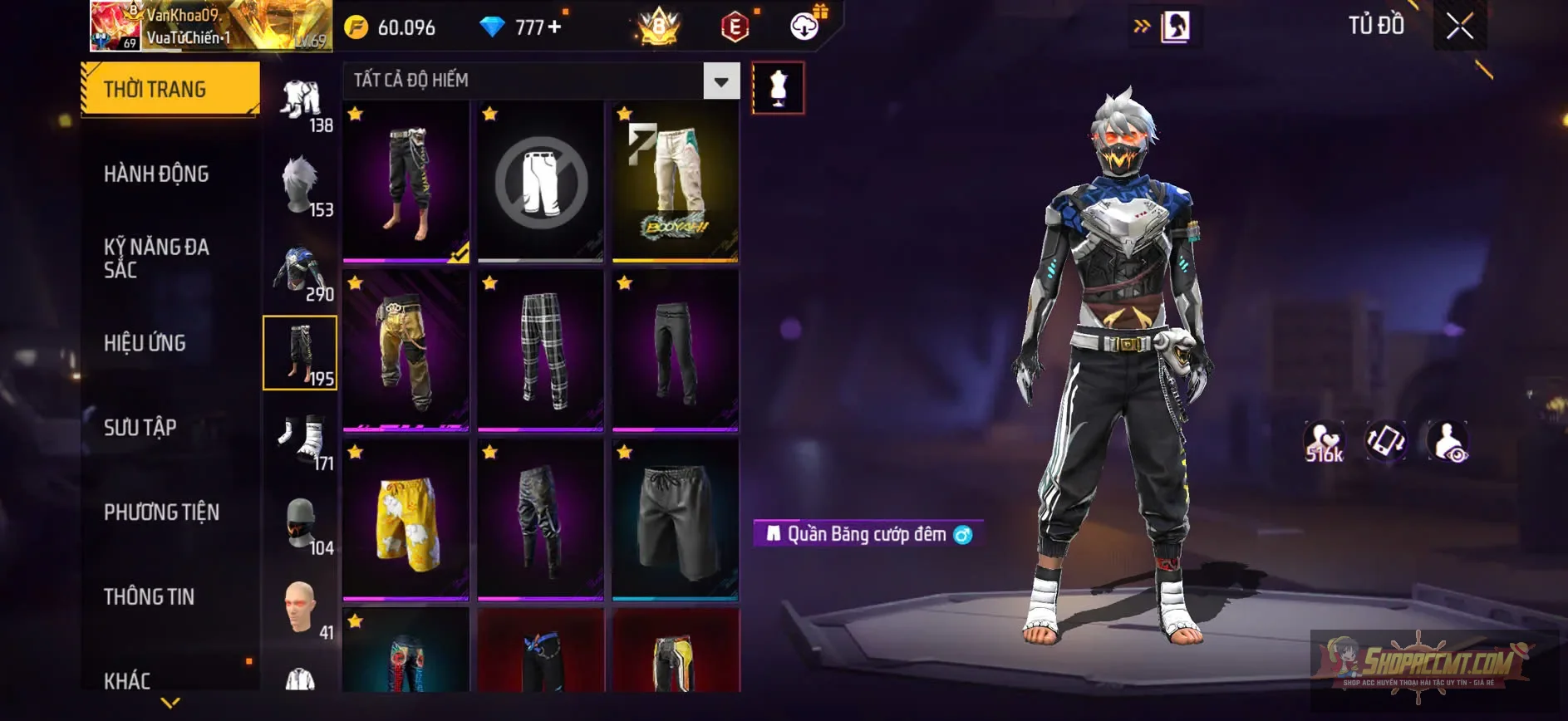Select the yellow shorts with sheep pattern

[x=406, y=521]
